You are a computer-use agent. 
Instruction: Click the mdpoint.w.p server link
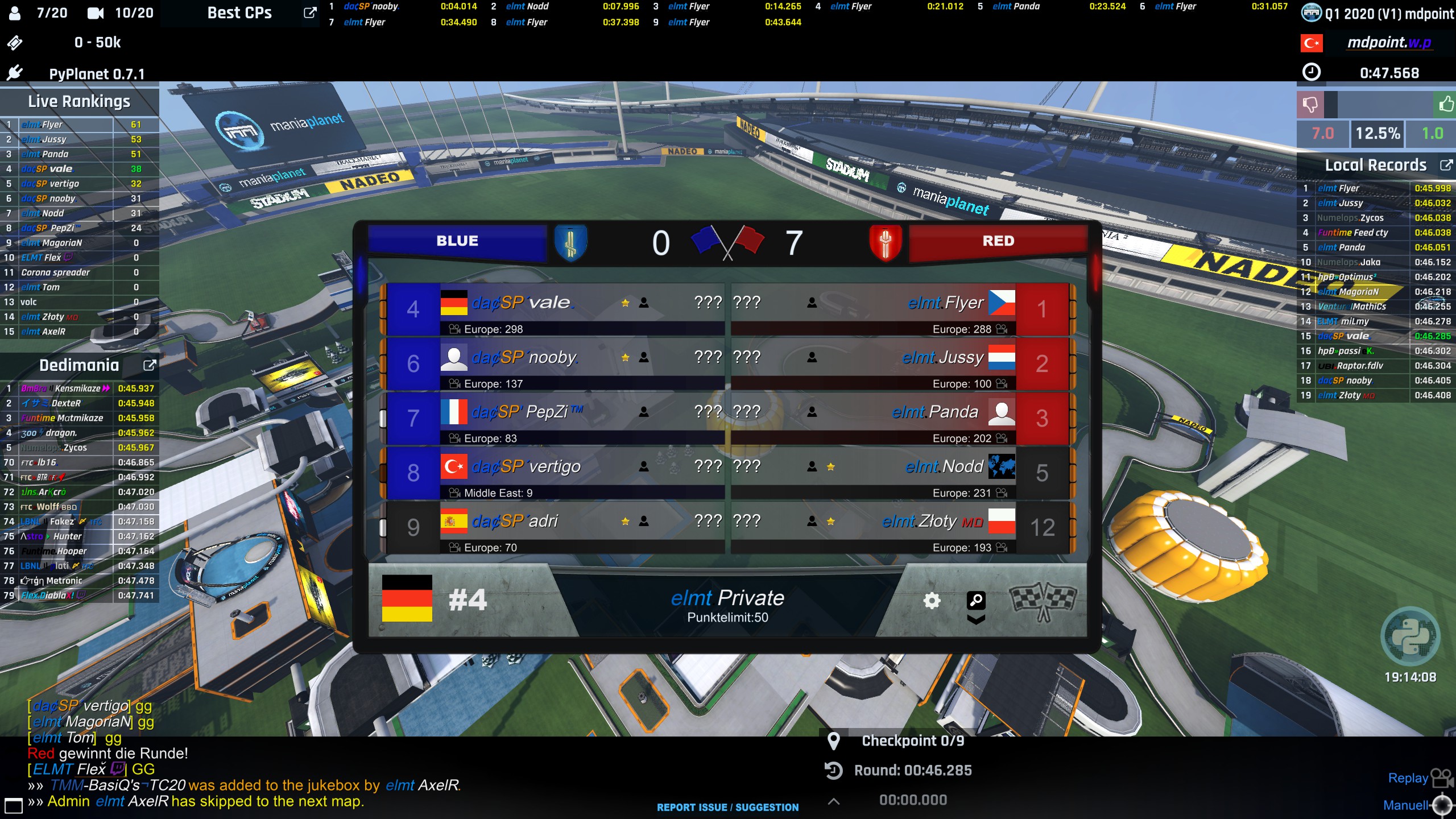1389,43
